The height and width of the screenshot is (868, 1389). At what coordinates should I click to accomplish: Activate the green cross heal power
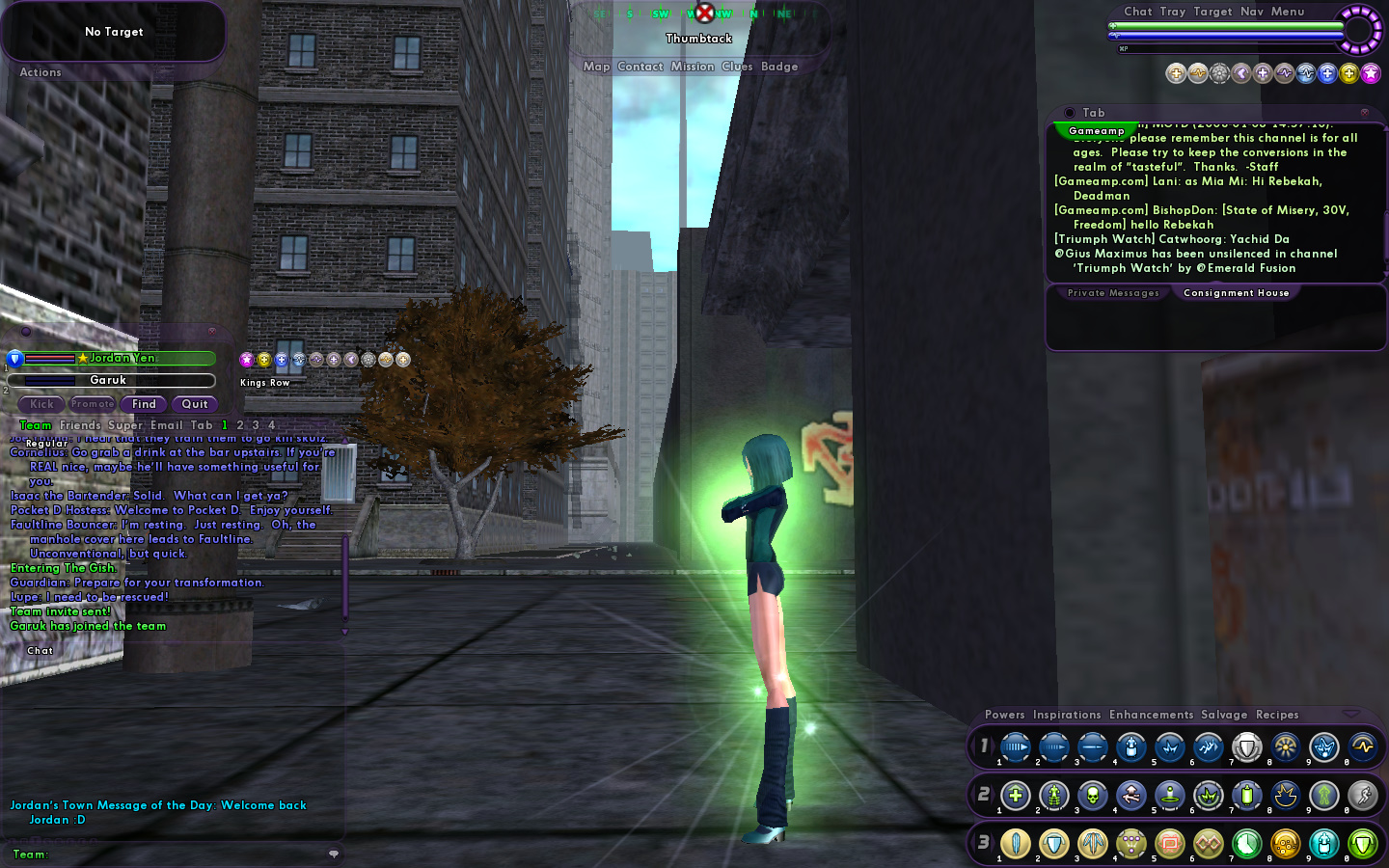pyautogui.click(x=1015, y=796)
